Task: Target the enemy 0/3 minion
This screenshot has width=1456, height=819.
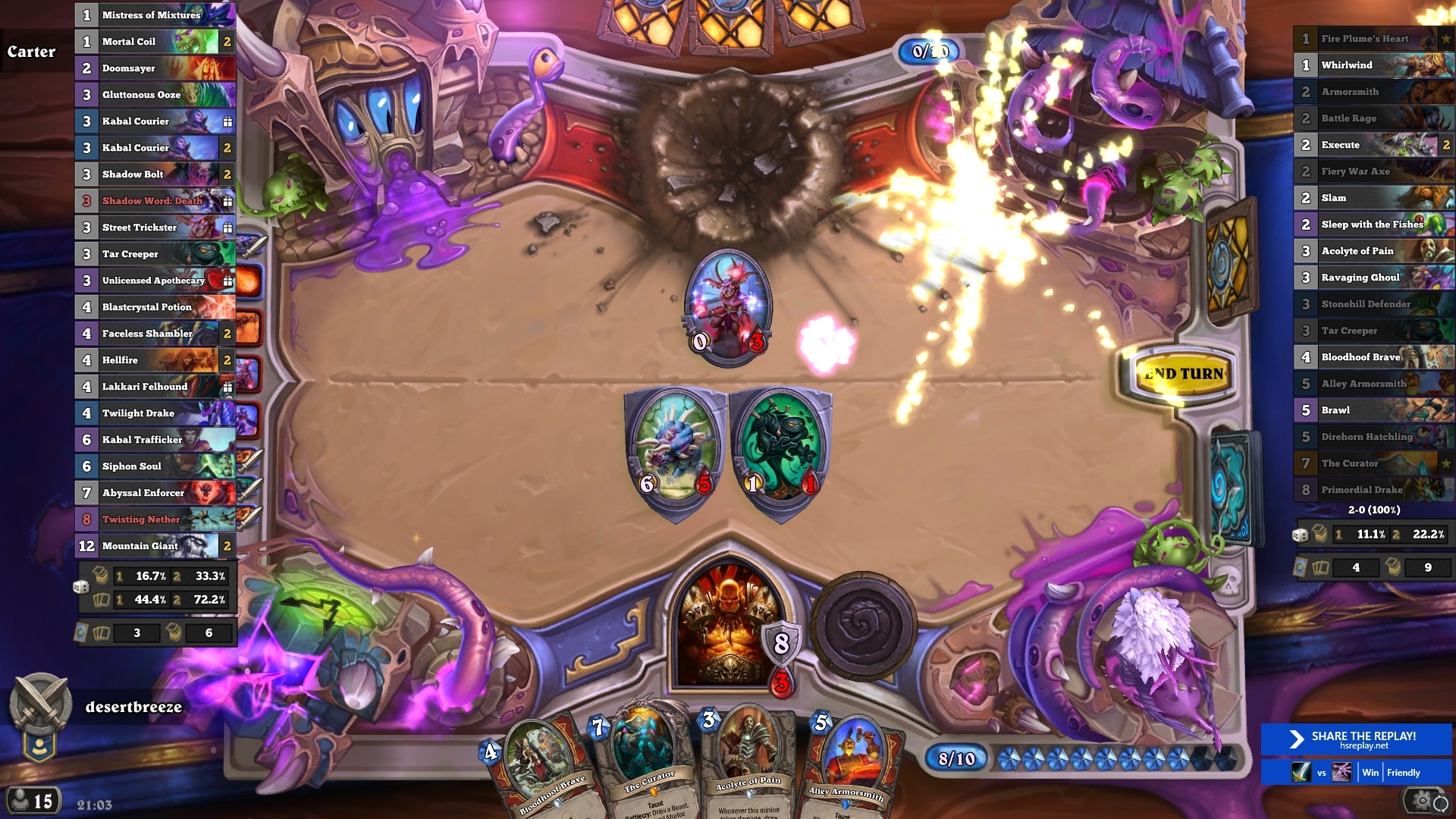Action: 728,307
